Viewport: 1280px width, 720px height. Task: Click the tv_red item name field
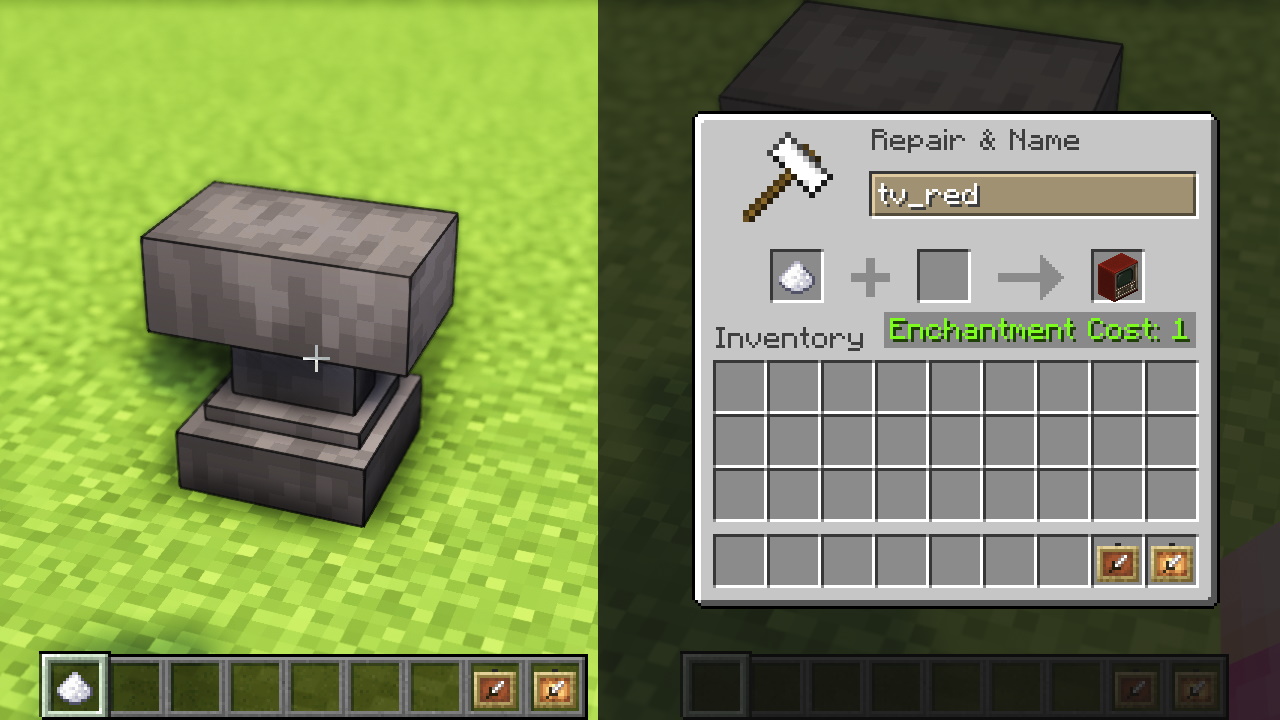[x=1033, y=195]
